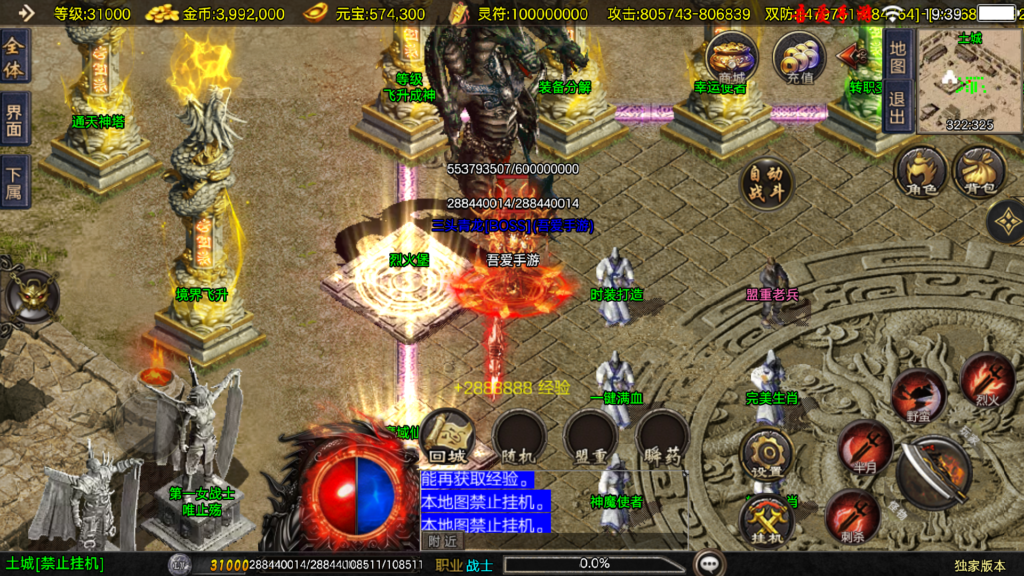Open the 设置 settings gear

pyautogui.click(x=767, y=453)
